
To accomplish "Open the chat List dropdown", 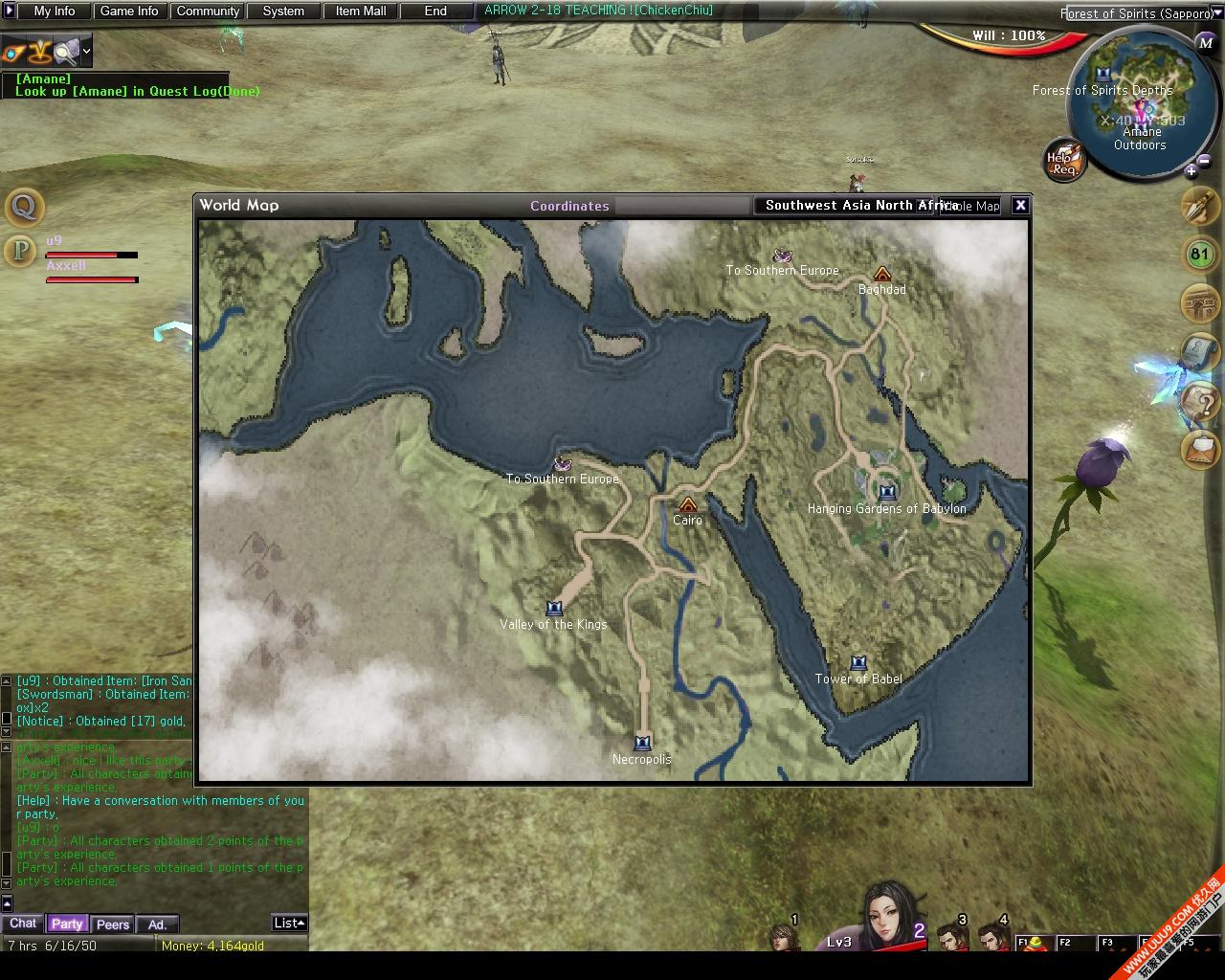I will pos(289,923).
